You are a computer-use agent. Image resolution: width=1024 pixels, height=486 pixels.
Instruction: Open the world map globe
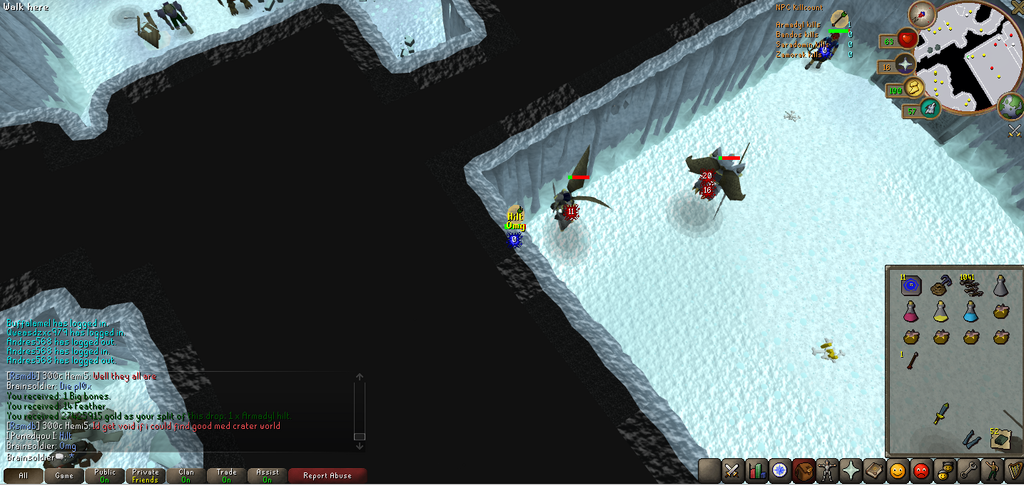pos(1011,105)
